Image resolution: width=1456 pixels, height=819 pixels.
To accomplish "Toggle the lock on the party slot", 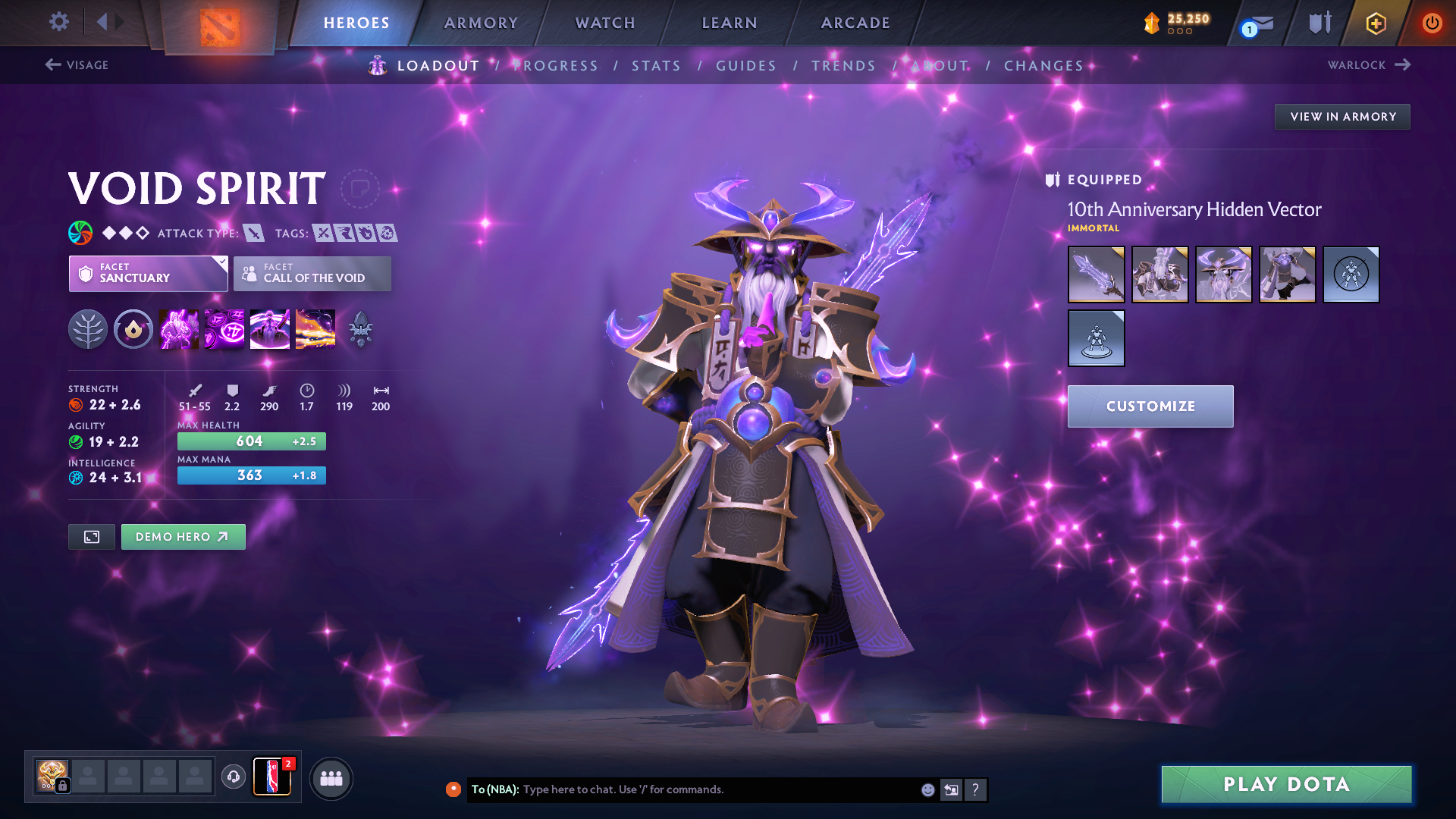I will (63, 786).
